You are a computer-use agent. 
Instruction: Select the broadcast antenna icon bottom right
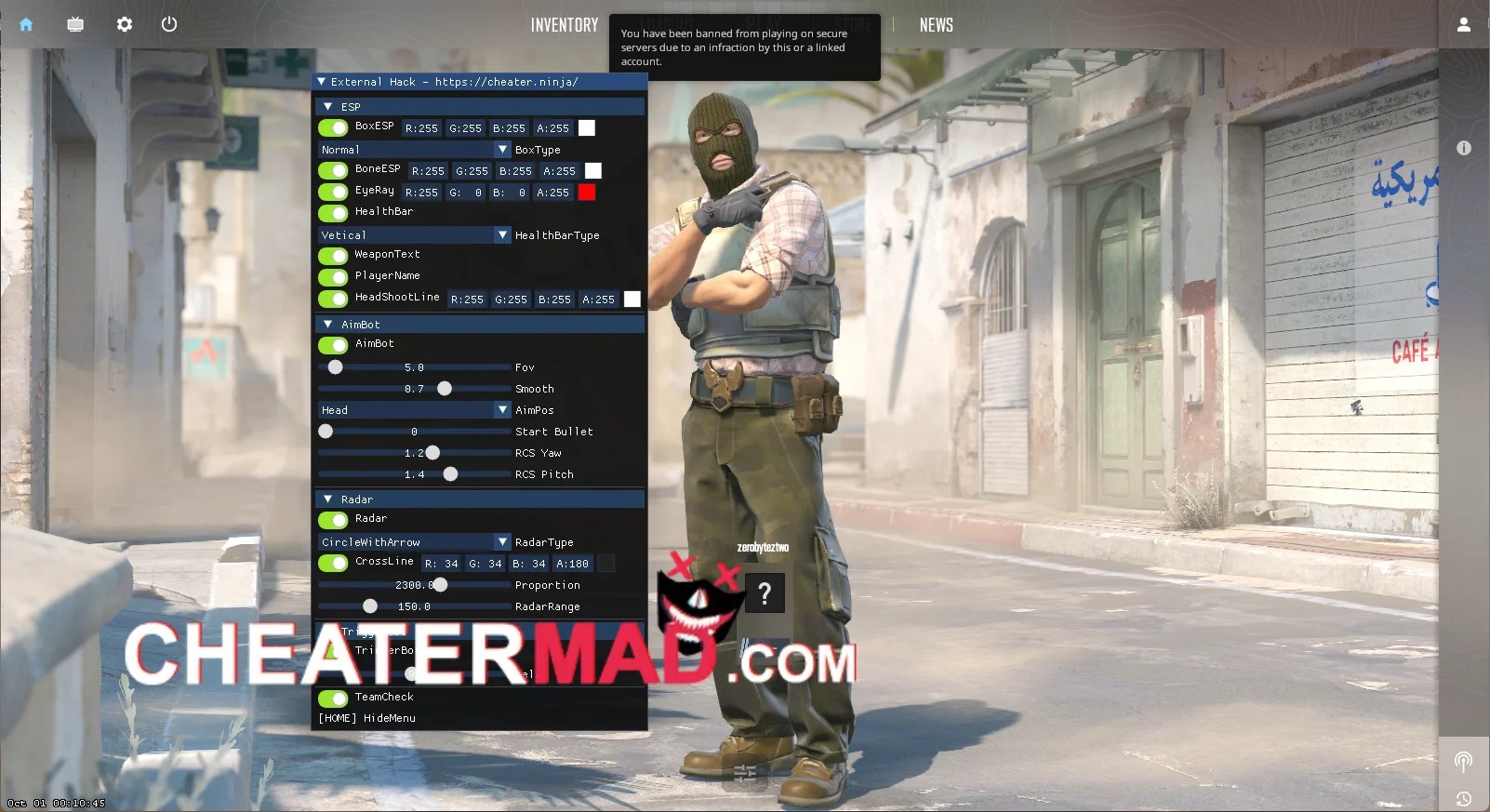pyautogui.click(x=1464, y=761)
